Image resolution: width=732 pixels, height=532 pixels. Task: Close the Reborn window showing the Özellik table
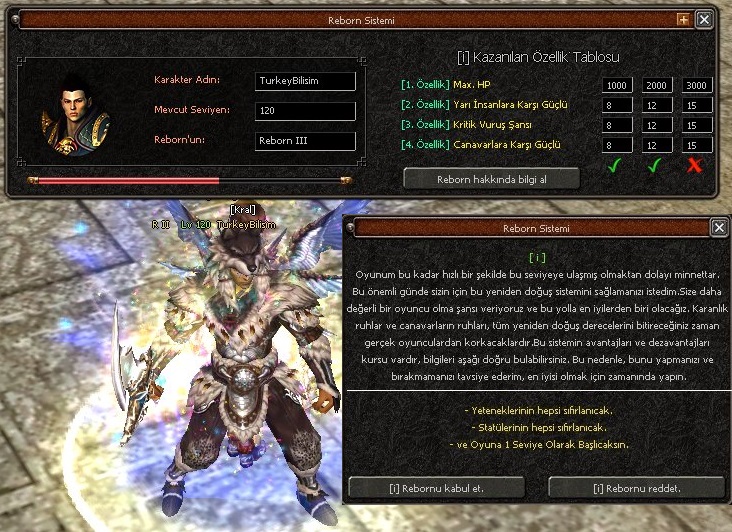[x=704, y=19]
